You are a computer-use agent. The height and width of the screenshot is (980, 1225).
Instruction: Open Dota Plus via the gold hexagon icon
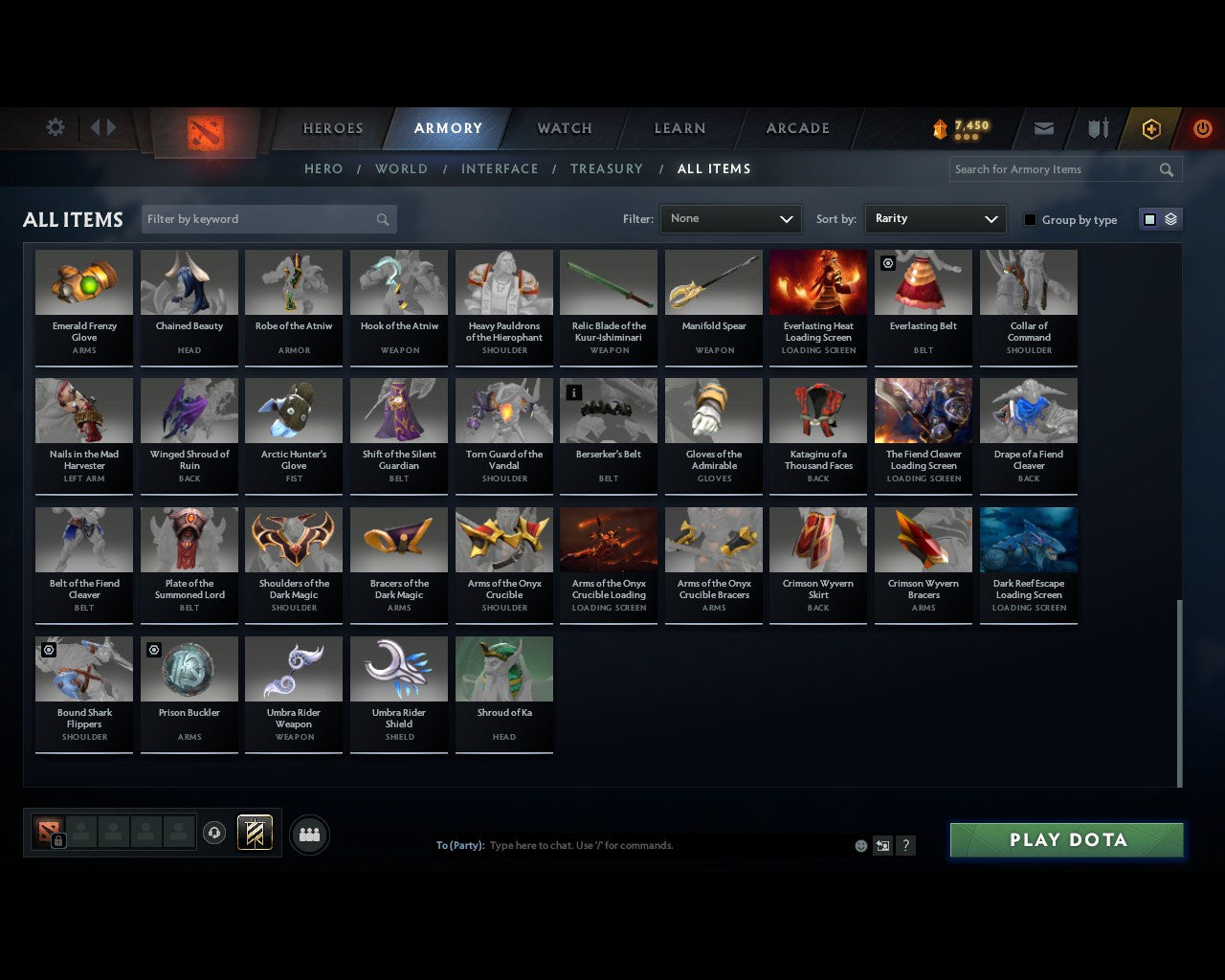(x=1151, y=127)
